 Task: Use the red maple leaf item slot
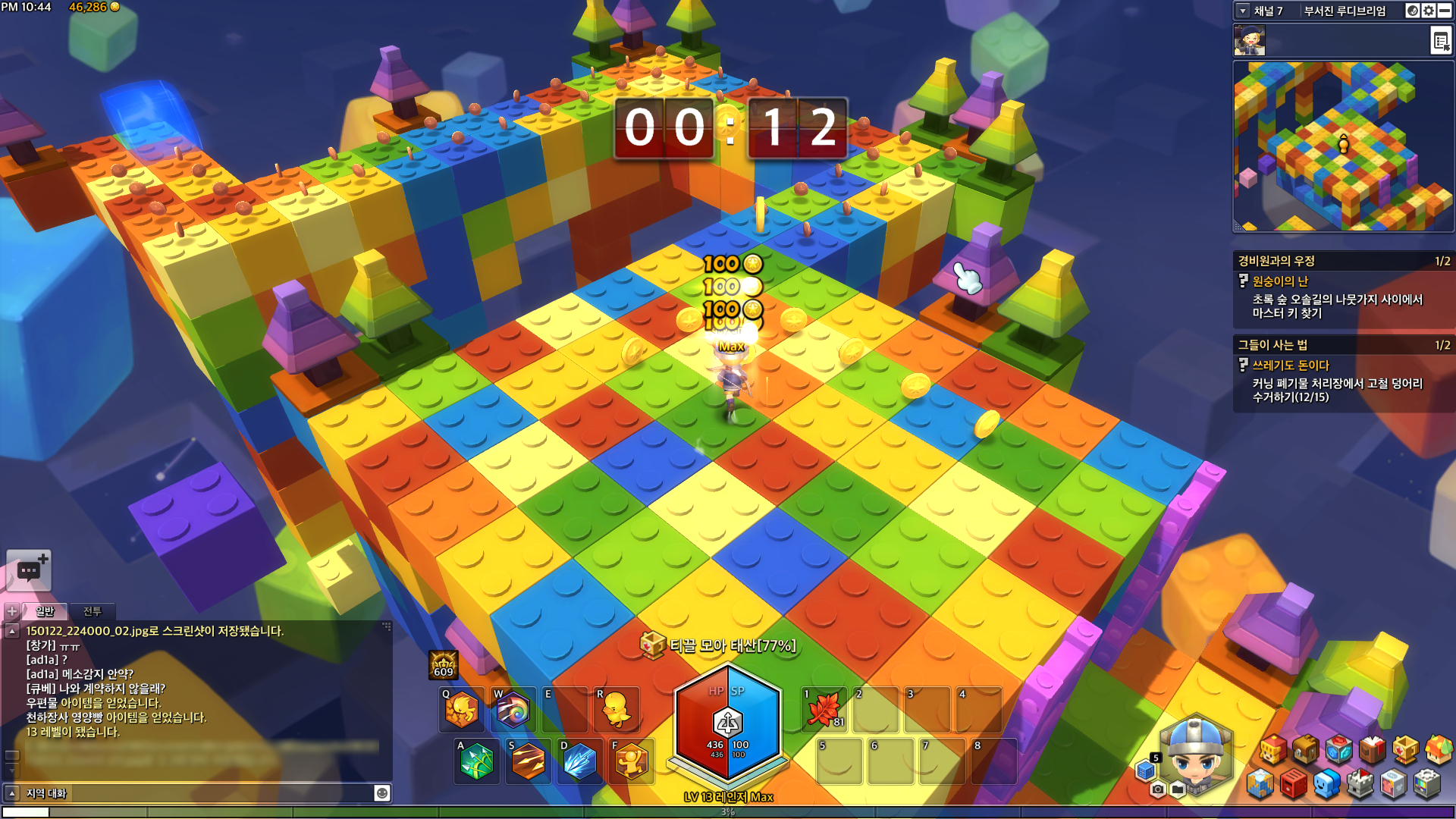point(824,710)
